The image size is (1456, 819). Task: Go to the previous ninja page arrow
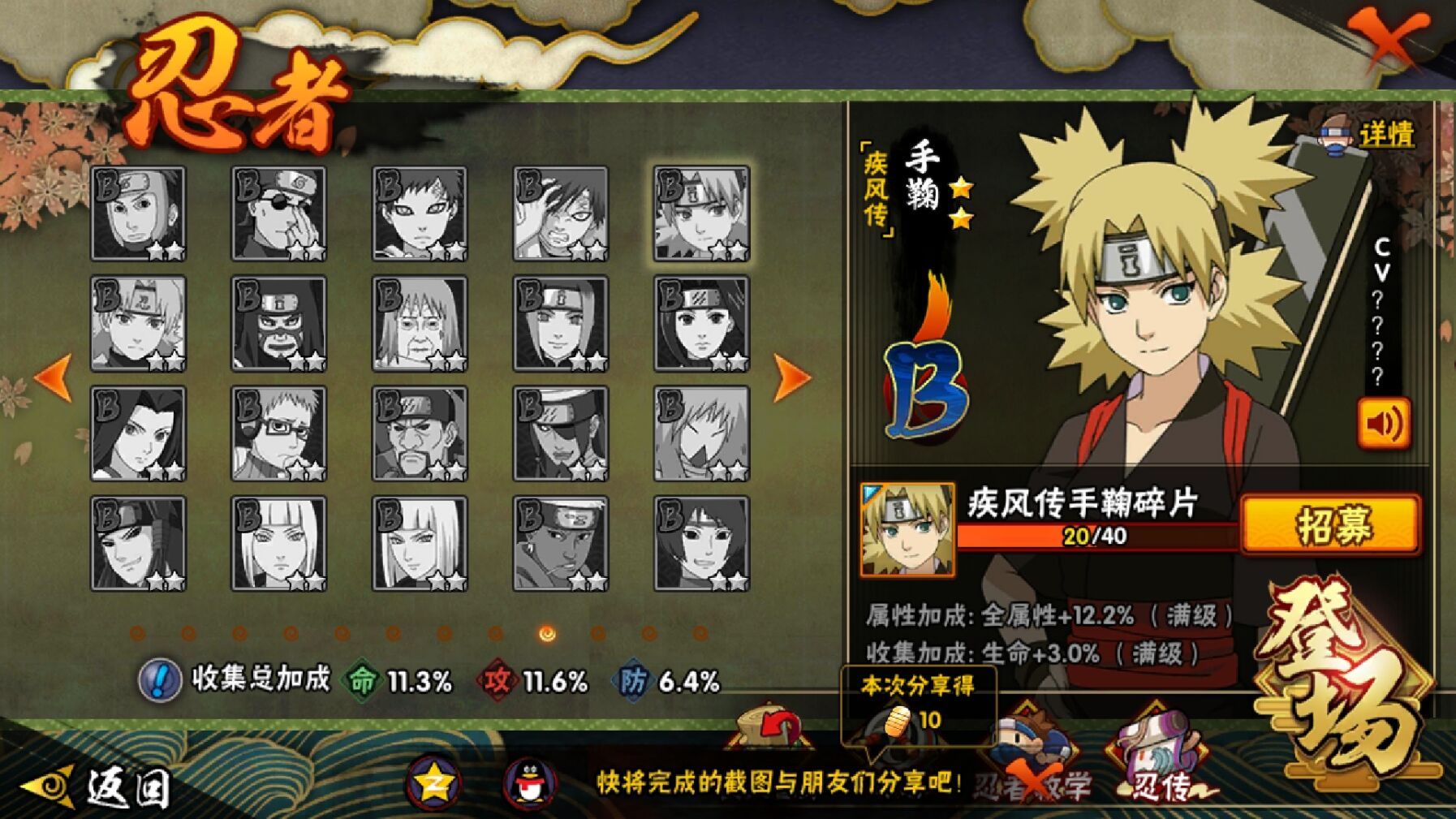[x=54, y=377]
